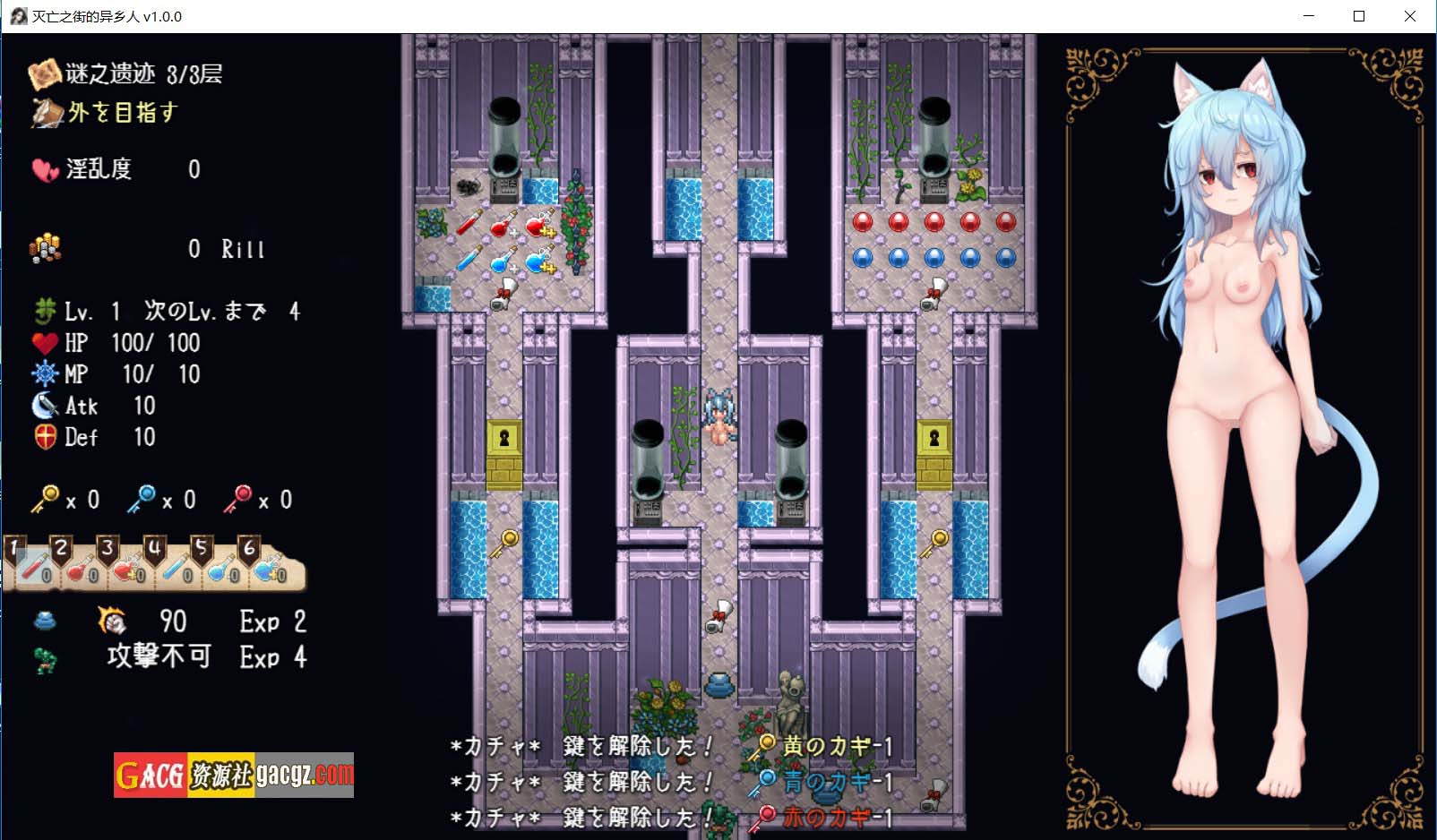Click the 謎之遺跡 map scroll icon
Viewport: 1437px width, 840px height.
point(43,74)
